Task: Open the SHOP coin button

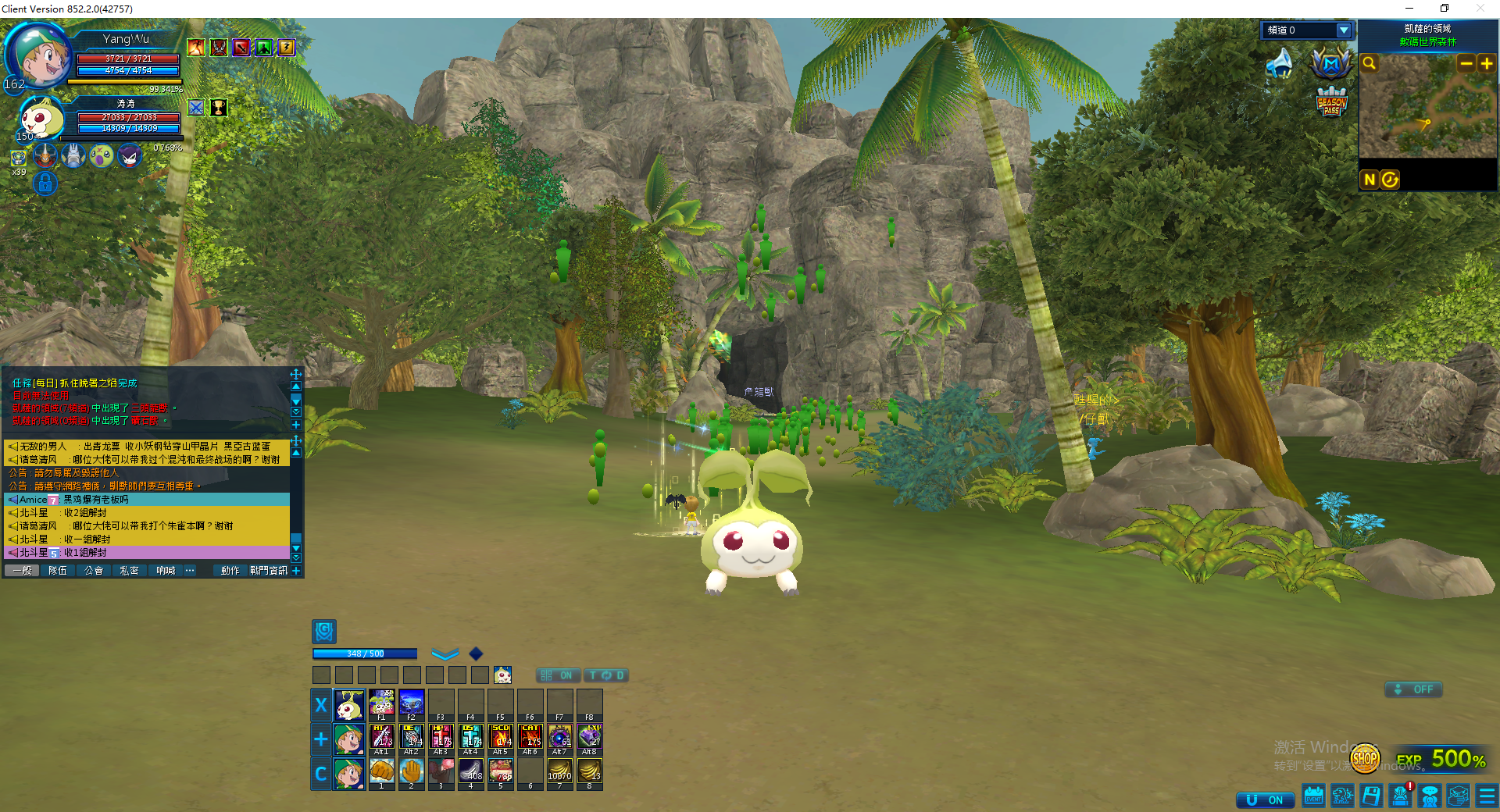Action: pos(1365,757)
